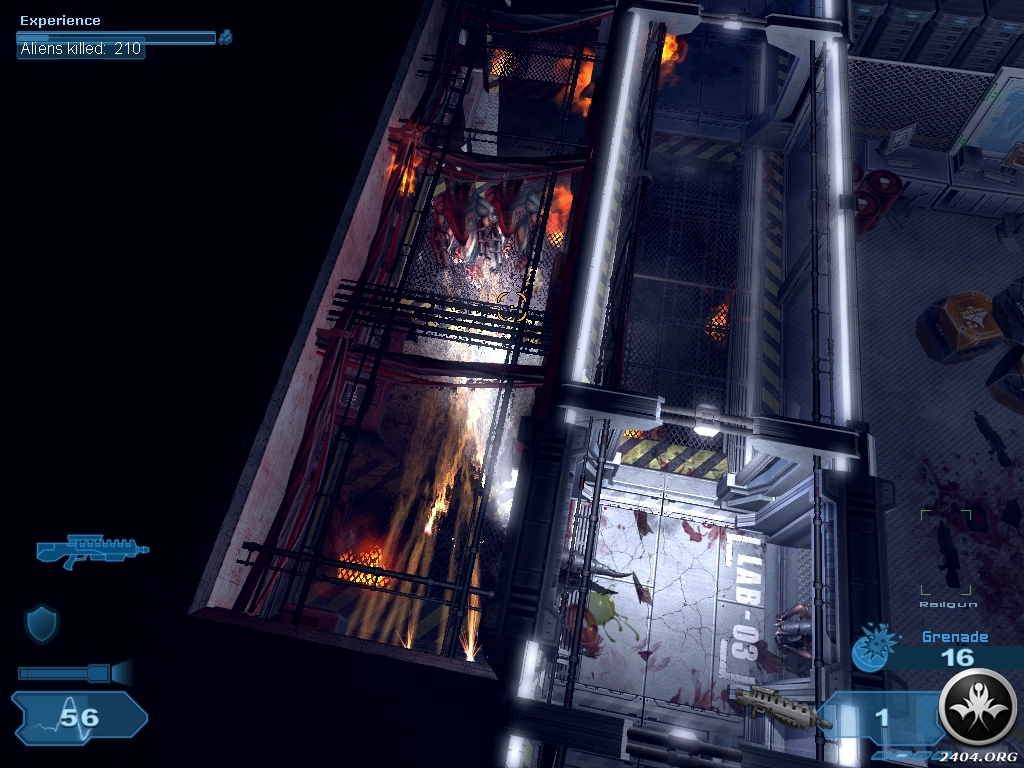Click the blue shield armor icon
Screen dimensions: 1024x768
pyautogui.click(x=41, y=623)
